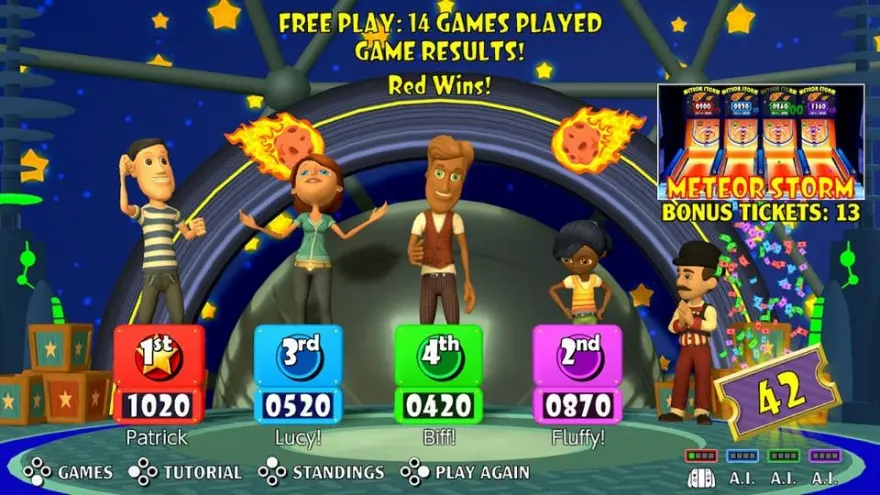The height and width of the screenshot is (495, 880).
Task: Open the Games menu option
Action: [69, 472]
